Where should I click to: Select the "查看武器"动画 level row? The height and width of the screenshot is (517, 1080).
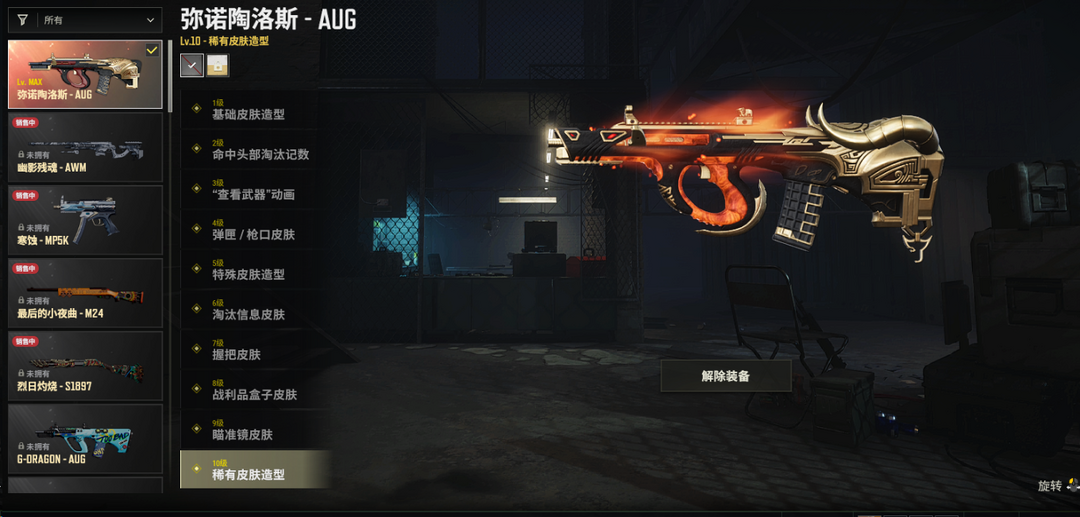pos(255,190)
